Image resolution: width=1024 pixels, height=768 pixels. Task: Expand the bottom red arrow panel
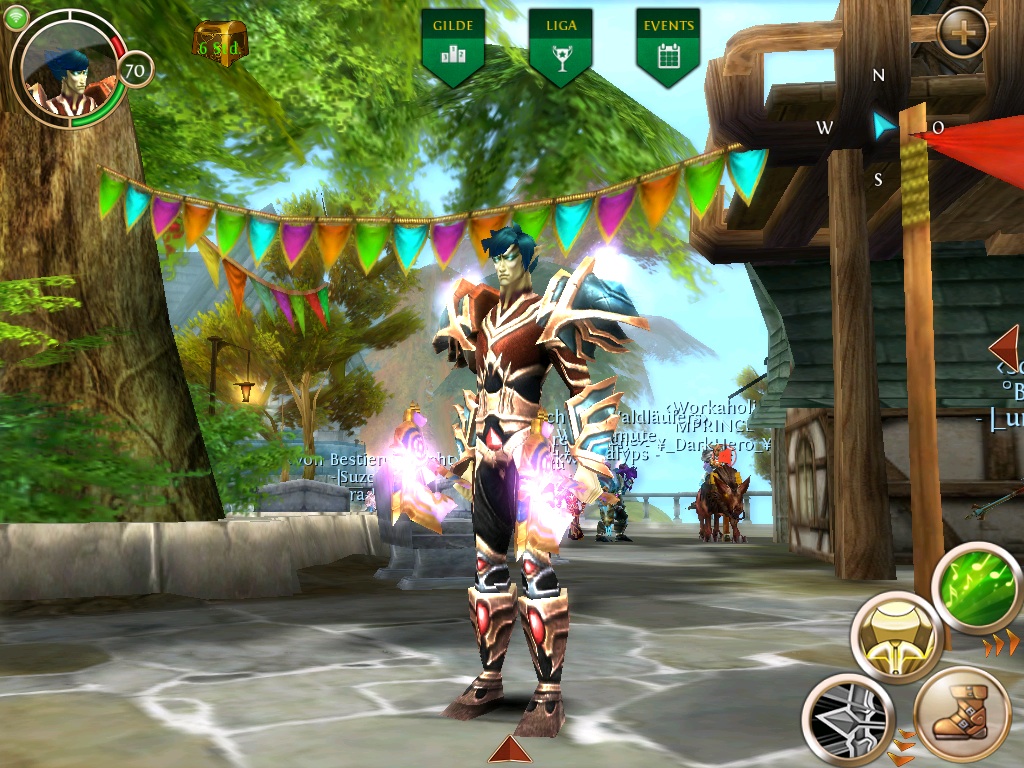[x=510, y=750]
